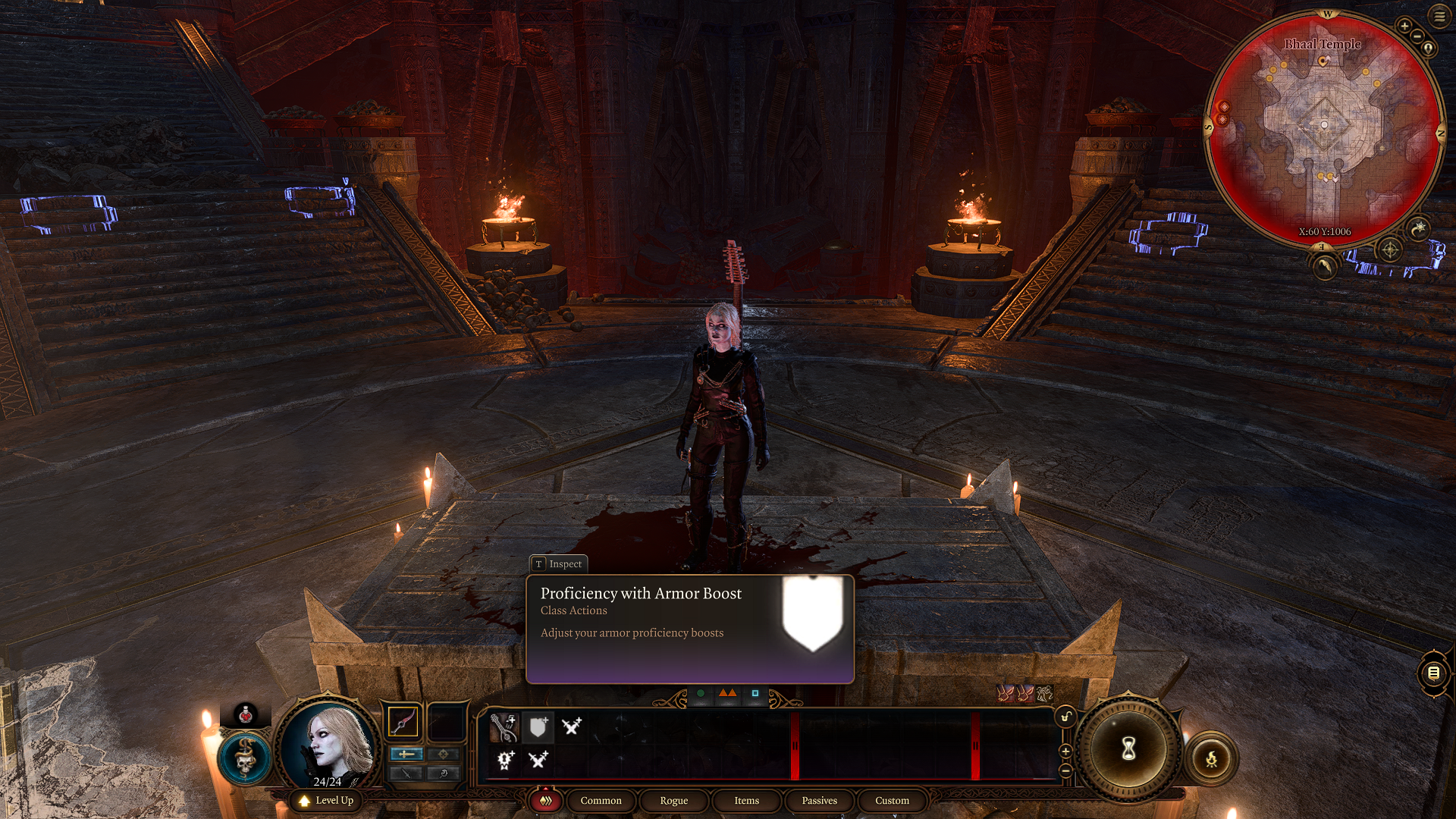
Task: Switch to the Common hotbar tab
Action: [601, 801]
